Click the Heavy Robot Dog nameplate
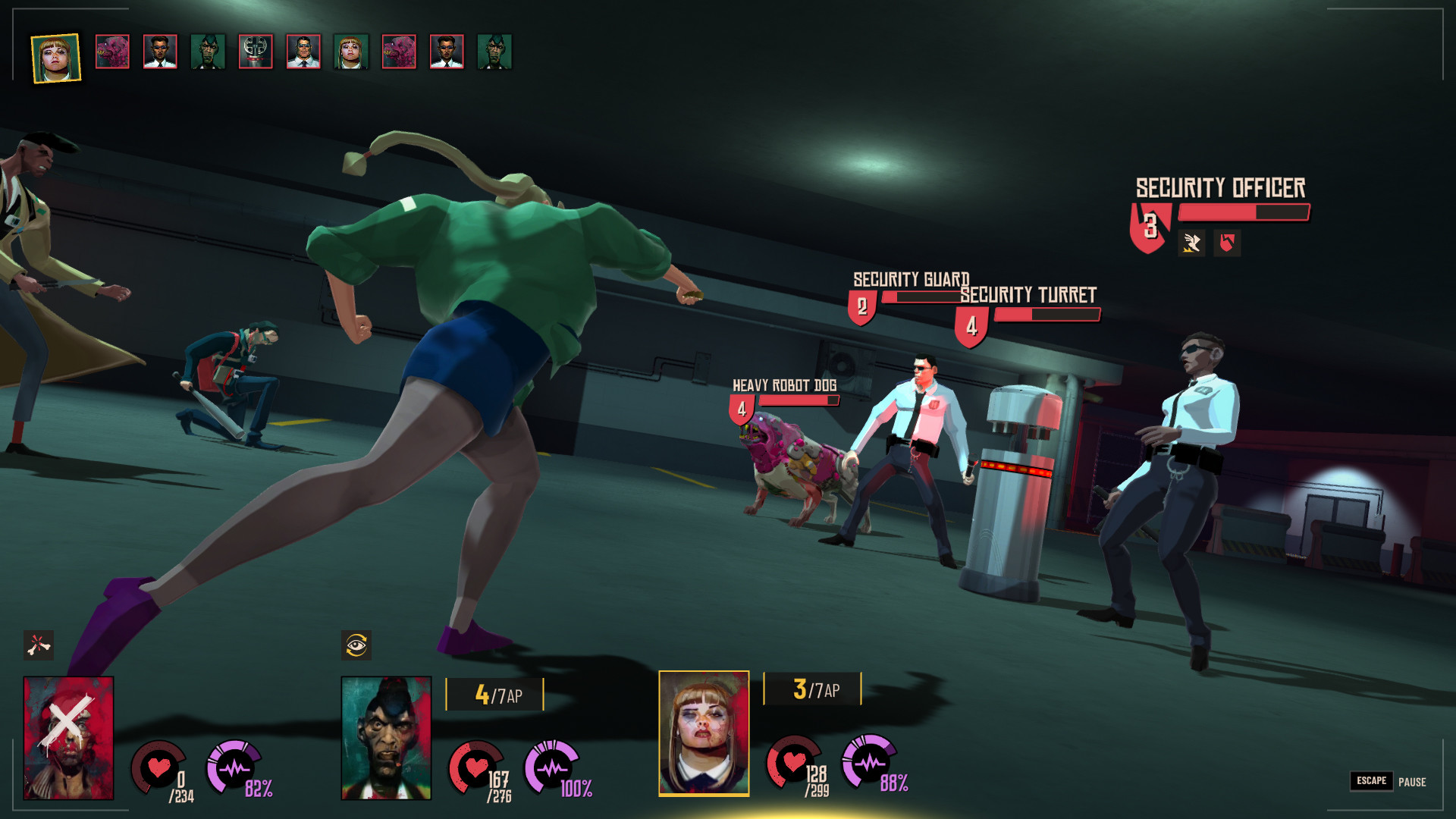 click(785, 385)
